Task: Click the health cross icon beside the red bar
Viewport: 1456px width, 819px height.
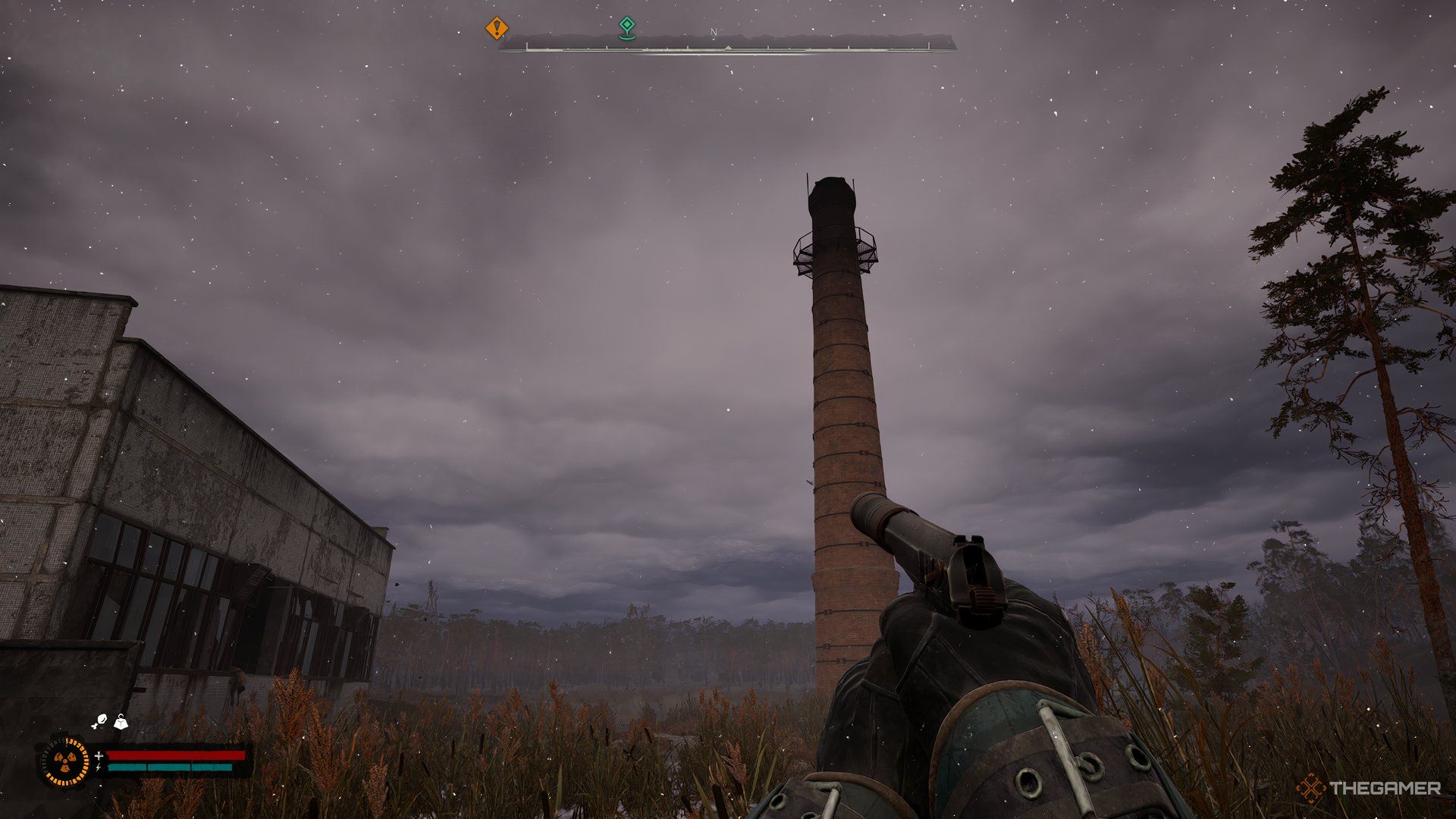Action: (x=99, y=755)
